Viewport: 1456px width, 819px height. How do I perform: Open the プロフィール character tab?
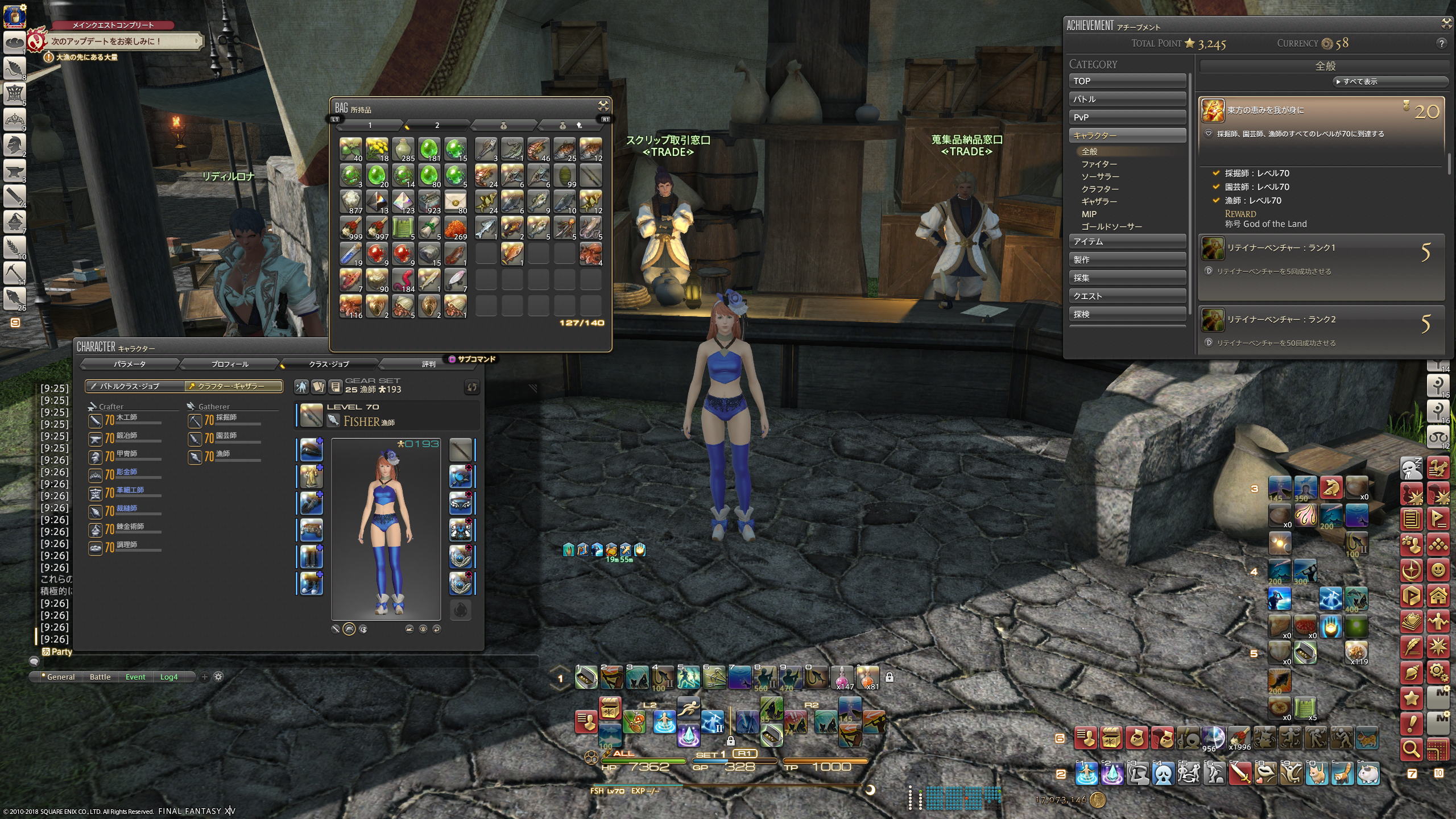[230, 364]
